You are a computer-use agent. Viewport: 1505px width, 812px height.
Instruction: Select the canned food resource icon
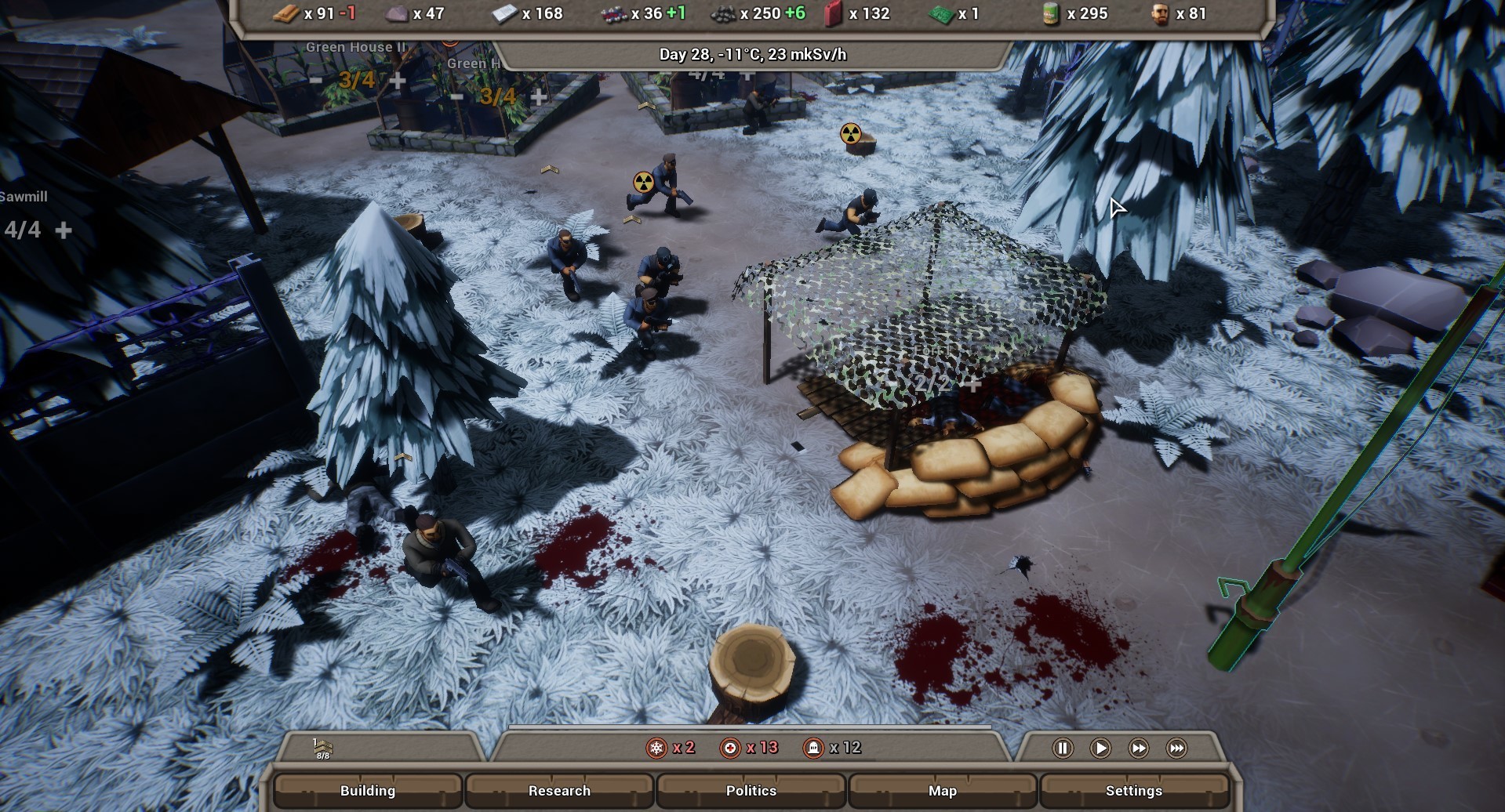pyautogui.click(x=1051, y=13)
